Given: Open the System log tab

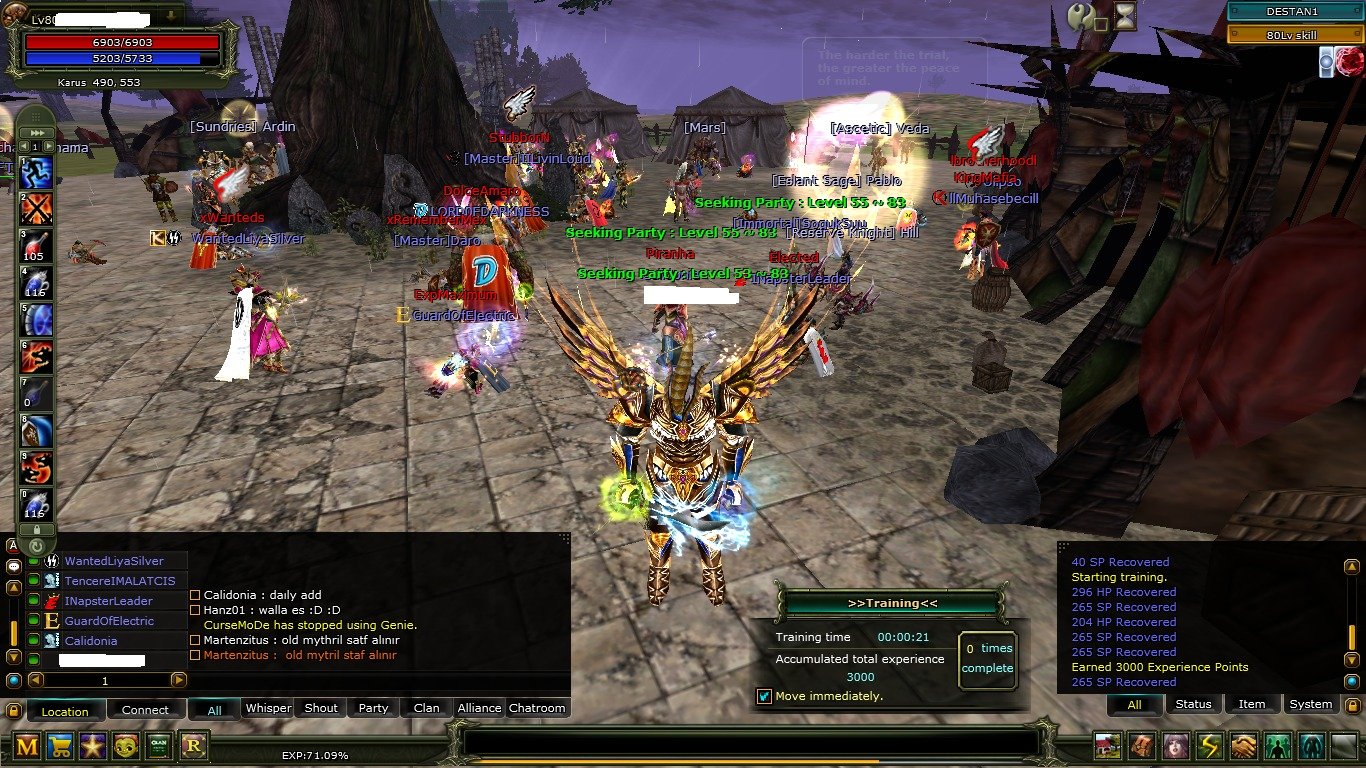Looking at the screenshot, I should [1310, 704].
